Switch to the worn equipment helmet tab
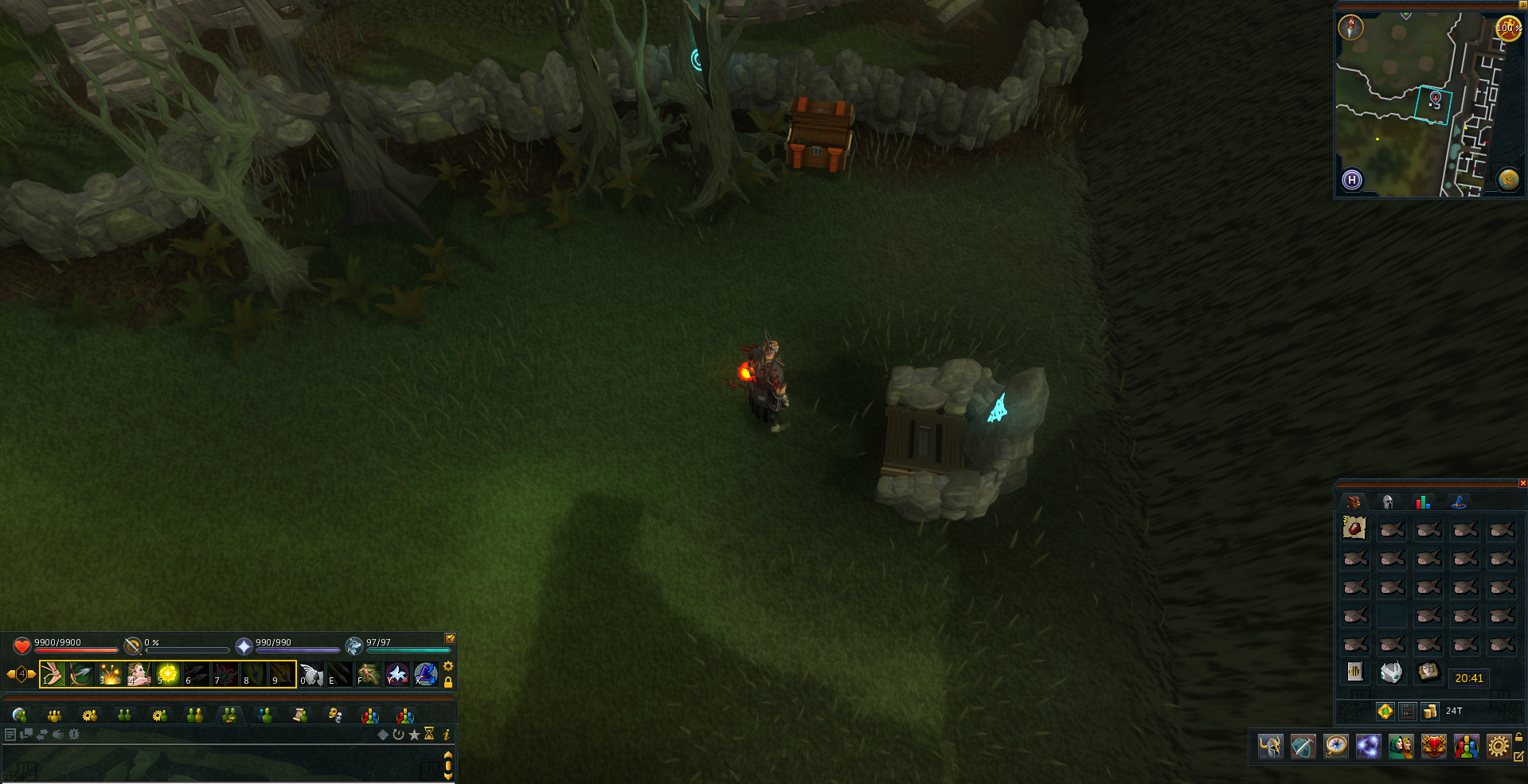The width and height of the screenshot is (1528, 784). point(1388,501)
